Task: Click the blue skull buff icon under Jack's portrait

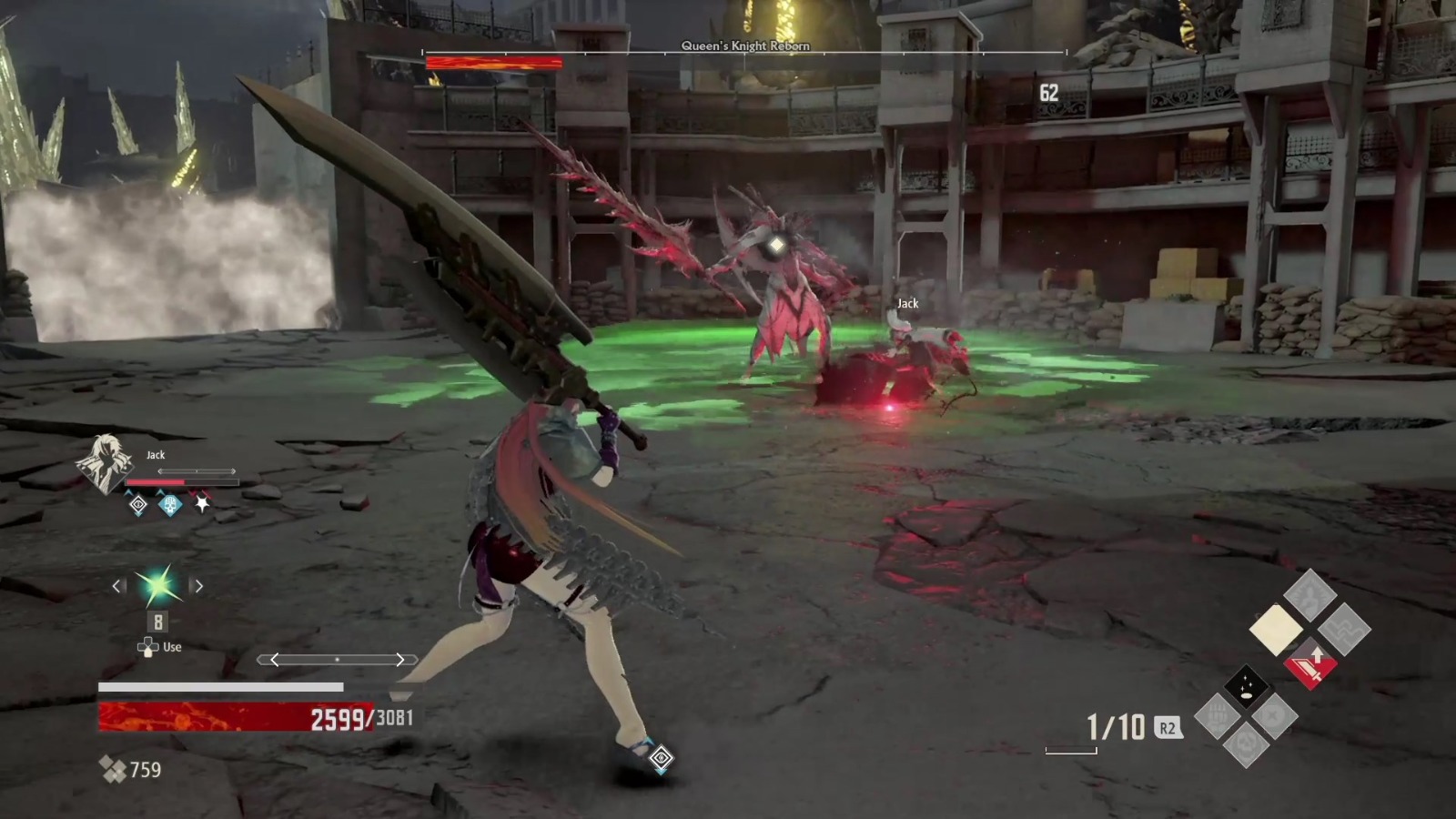Action: tap(170, 505)
